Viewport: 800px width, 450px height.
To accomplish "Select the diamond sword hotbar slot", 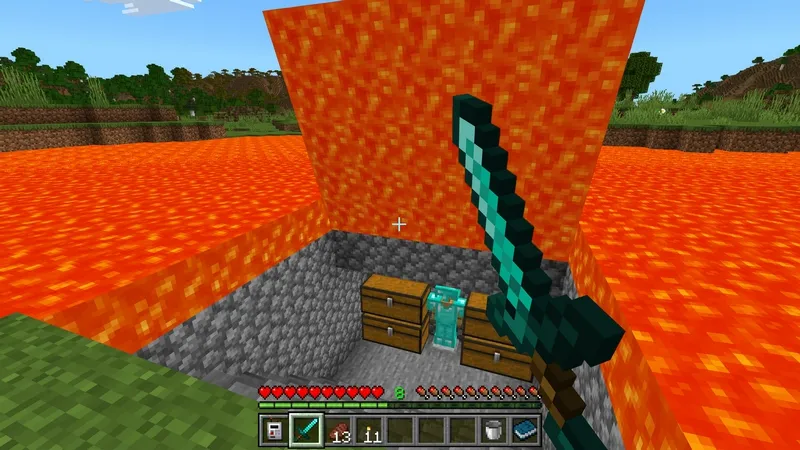I will [305, 430].
